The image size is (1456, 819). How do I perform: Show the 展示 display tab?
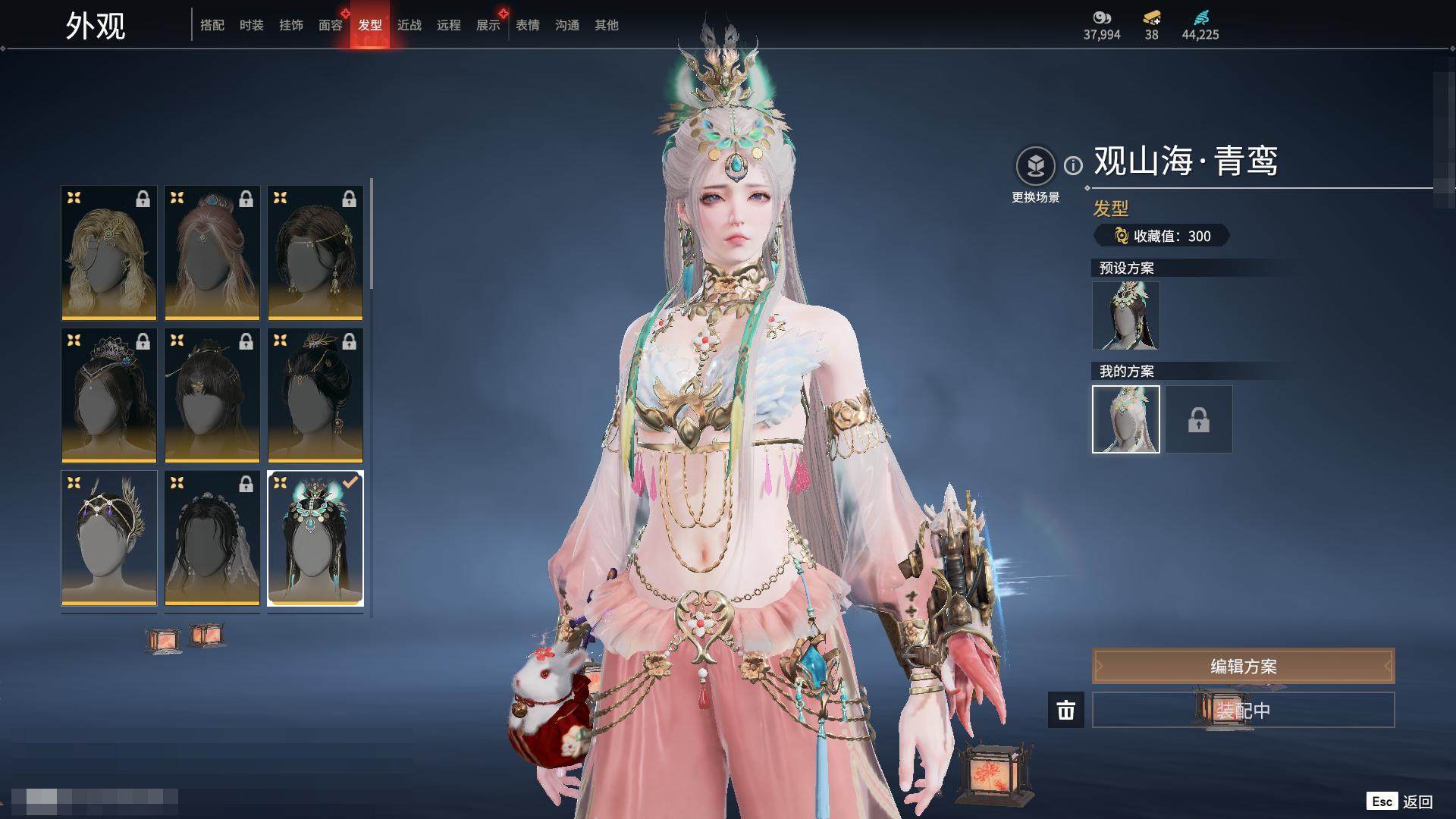[488, 25]
